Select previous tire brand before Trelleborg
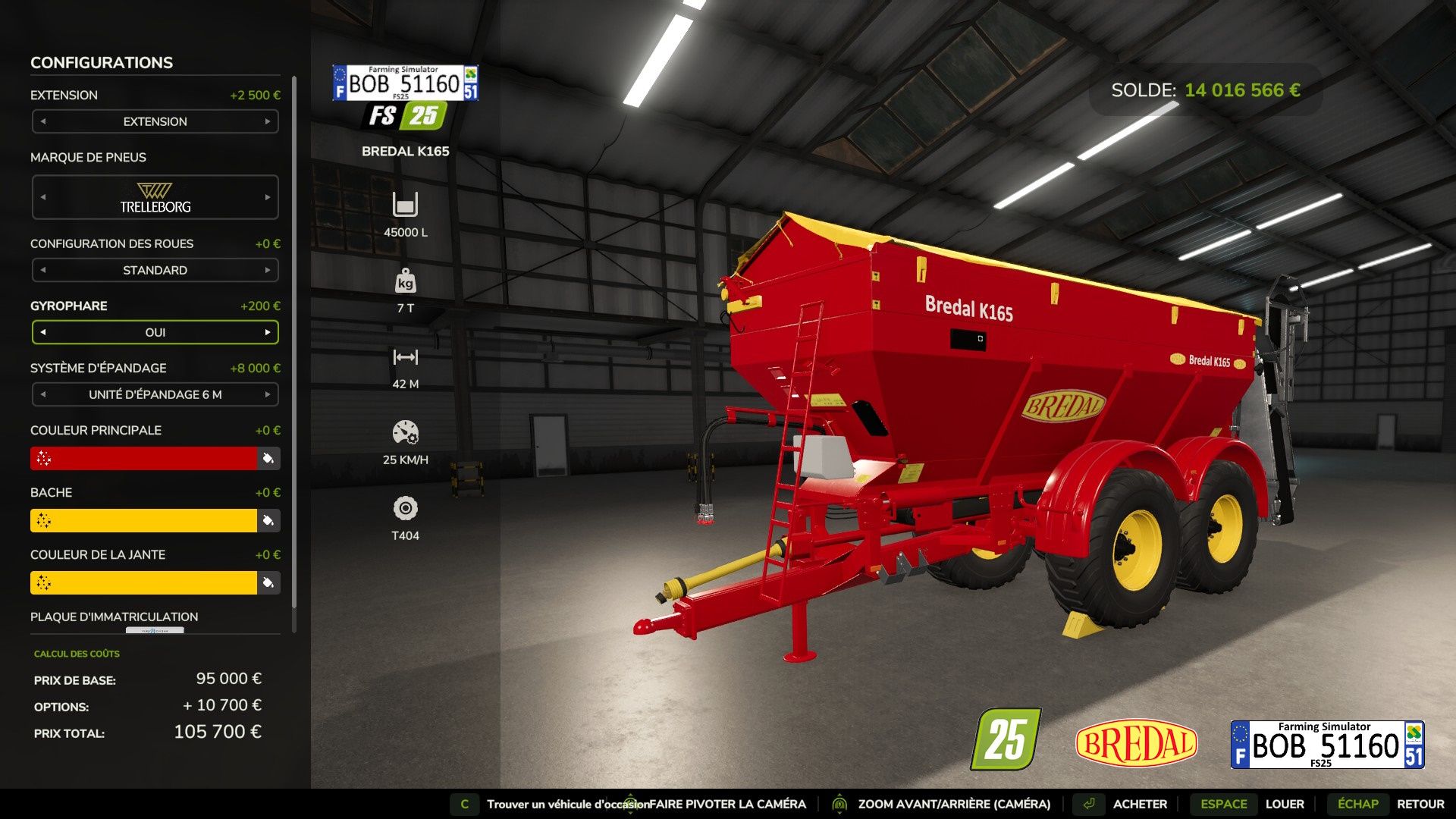 [x=43, y=197]
